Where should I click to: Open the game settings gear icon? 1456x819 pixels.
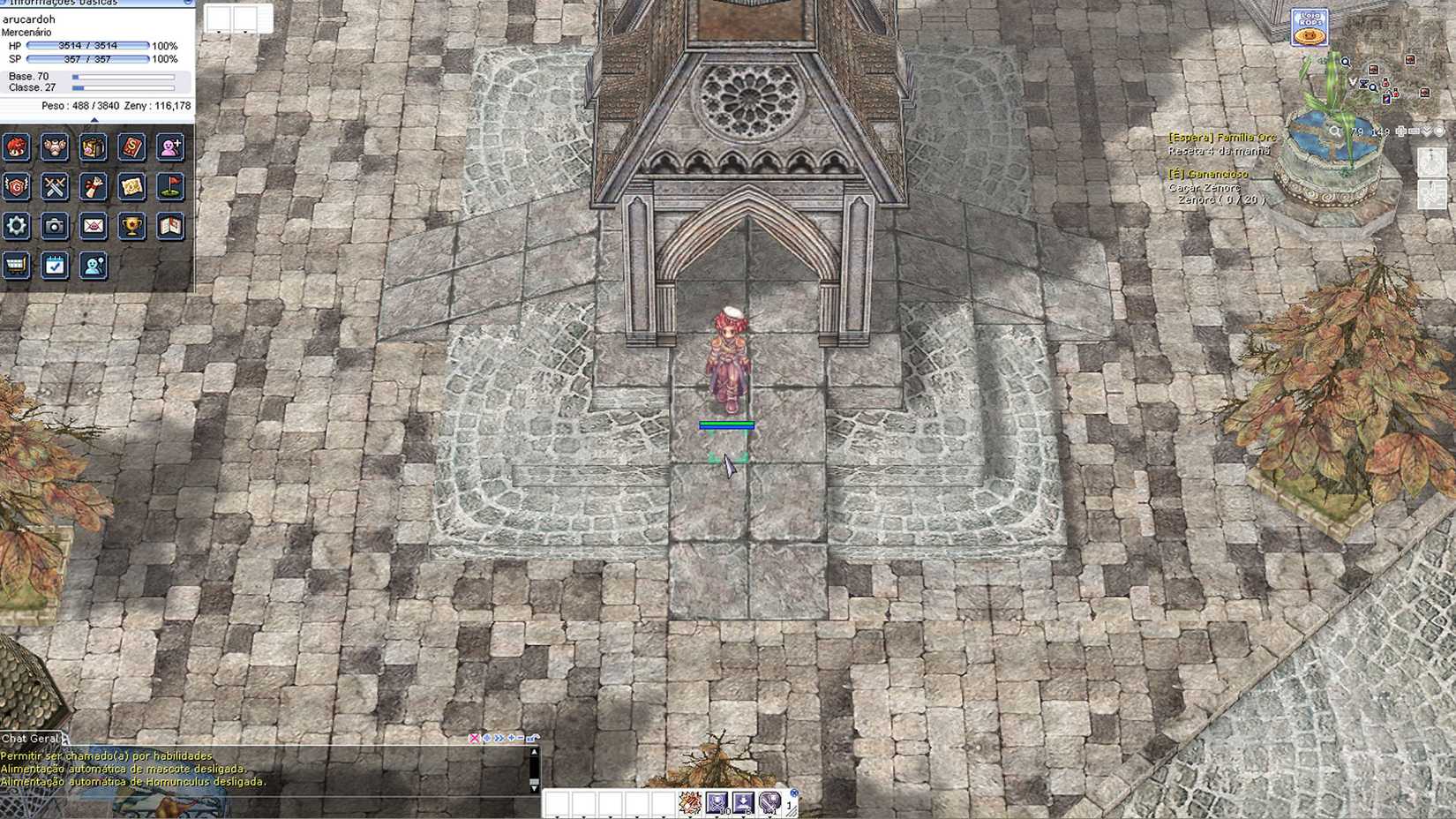(16, 226)
